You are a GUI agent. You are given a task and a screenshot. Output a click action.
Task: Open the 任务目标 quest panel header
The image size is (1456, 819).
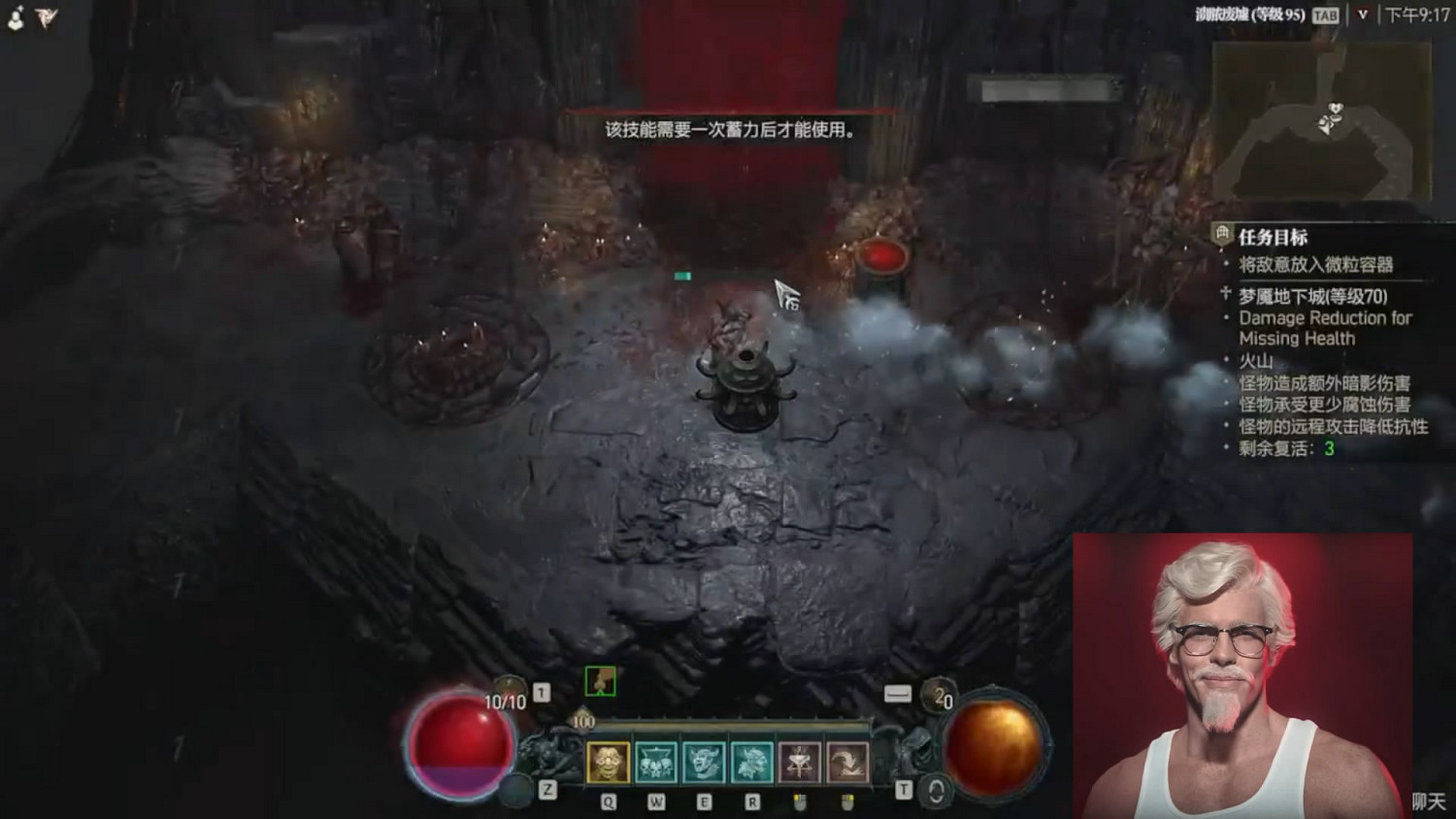coord(1272,235)
